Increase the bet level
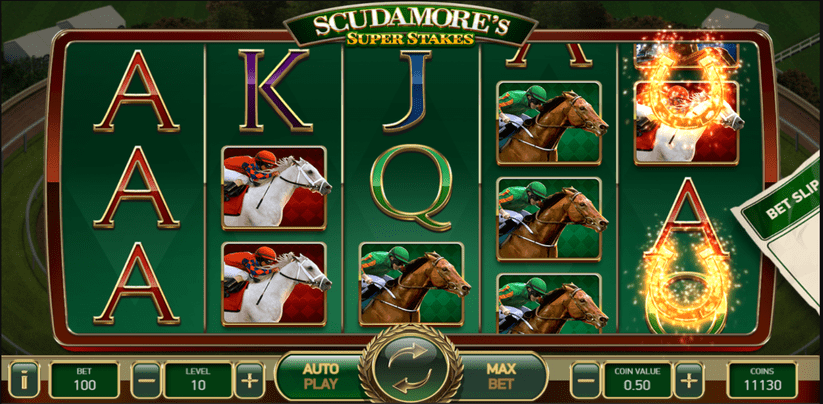Screen dimensions: 823x404 coord(250,379)
